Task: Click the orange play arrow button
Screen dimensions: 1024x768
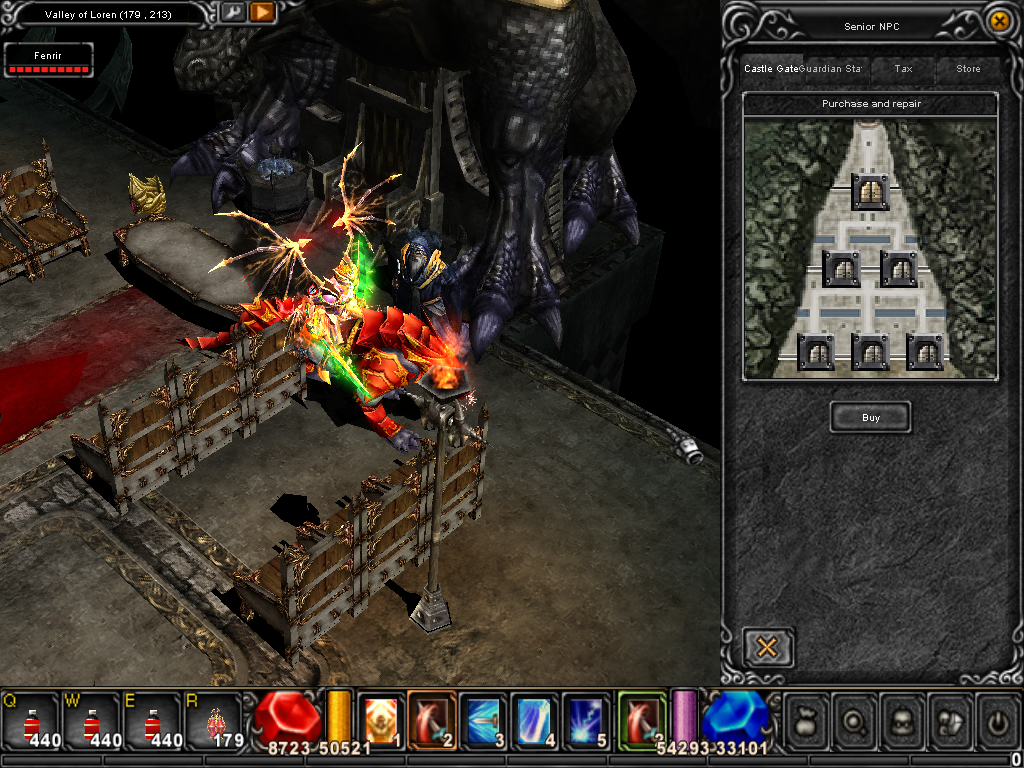Action: (x=262, y=13)
